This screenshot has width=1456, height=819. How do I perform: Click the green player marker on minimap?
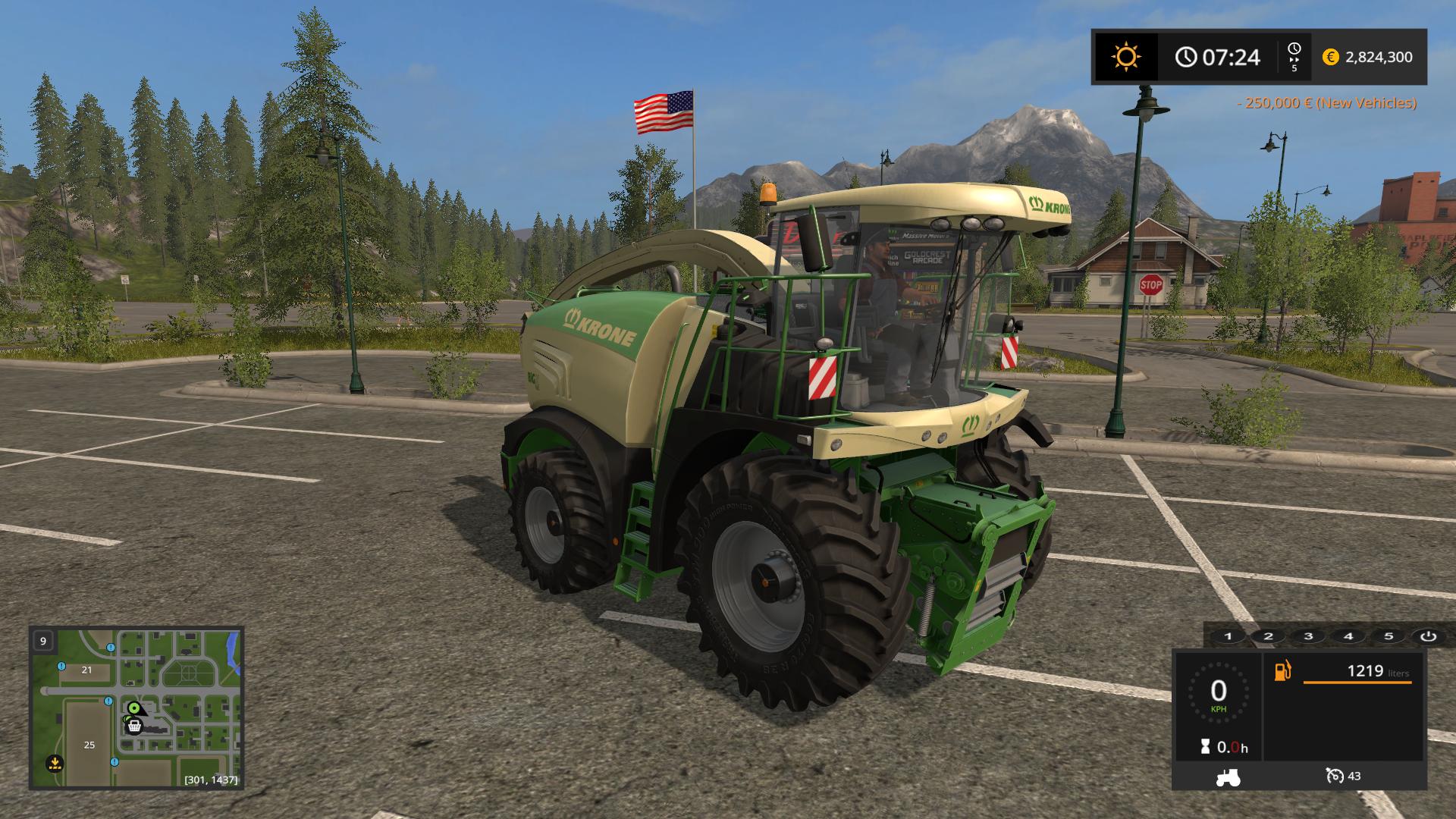pos(134,708)
